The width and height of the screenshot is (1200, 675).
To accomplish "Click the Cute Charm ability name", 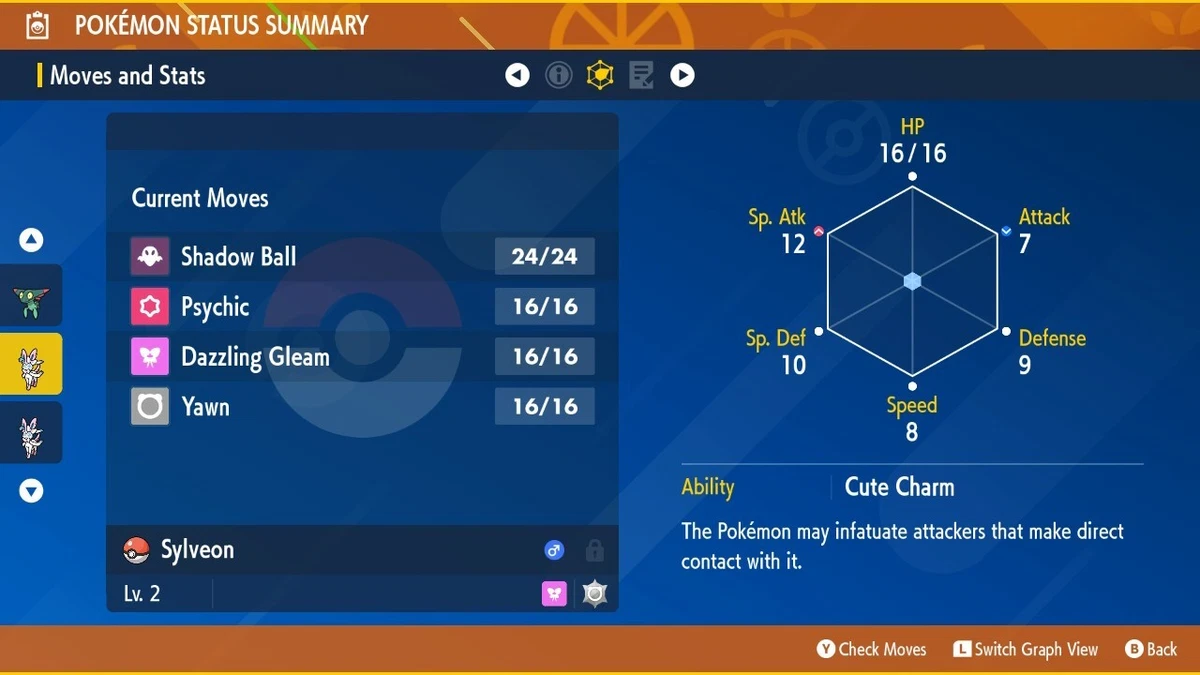I will point(899,487).
